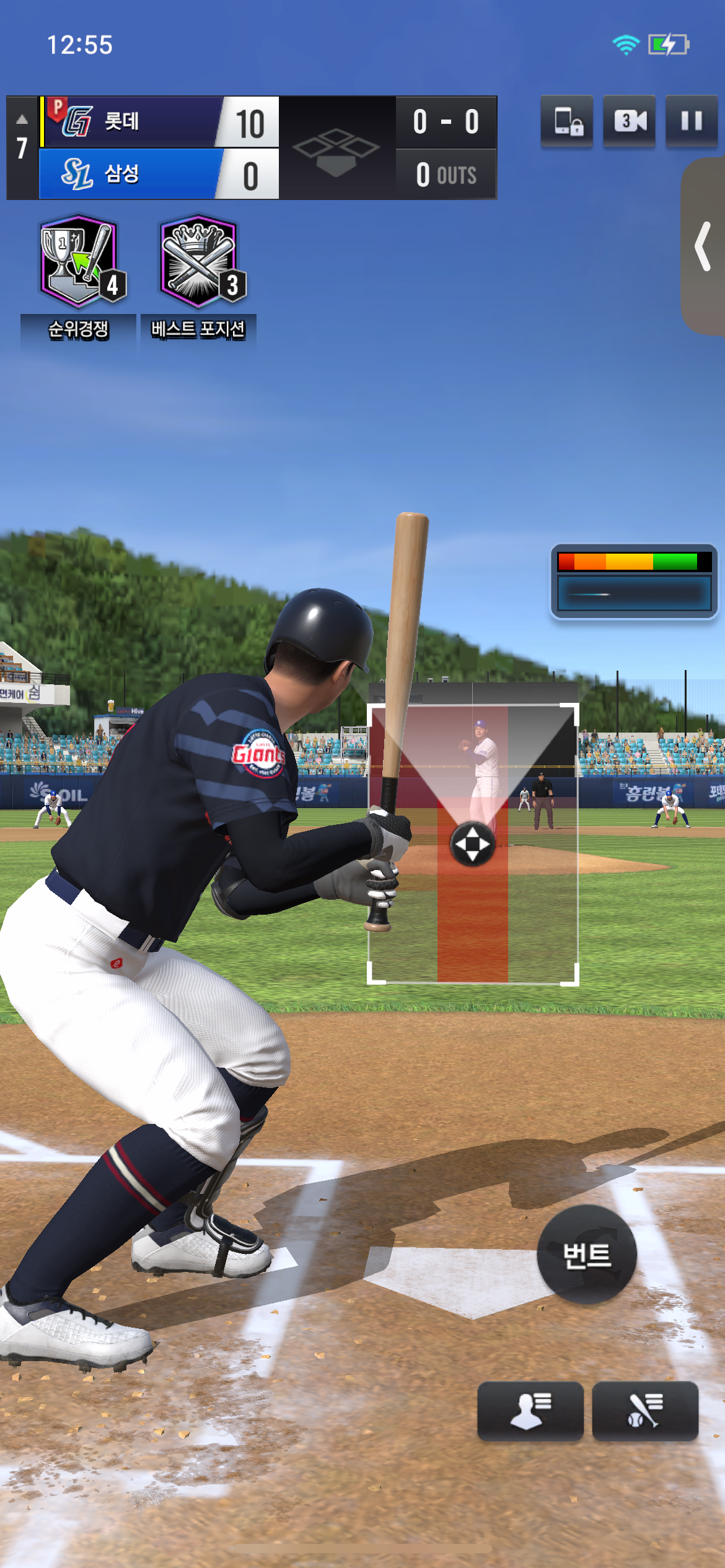Expand the inning scoreboard arrow
725x1568 pixels.
pyautogui.click(x=22, y=120)
